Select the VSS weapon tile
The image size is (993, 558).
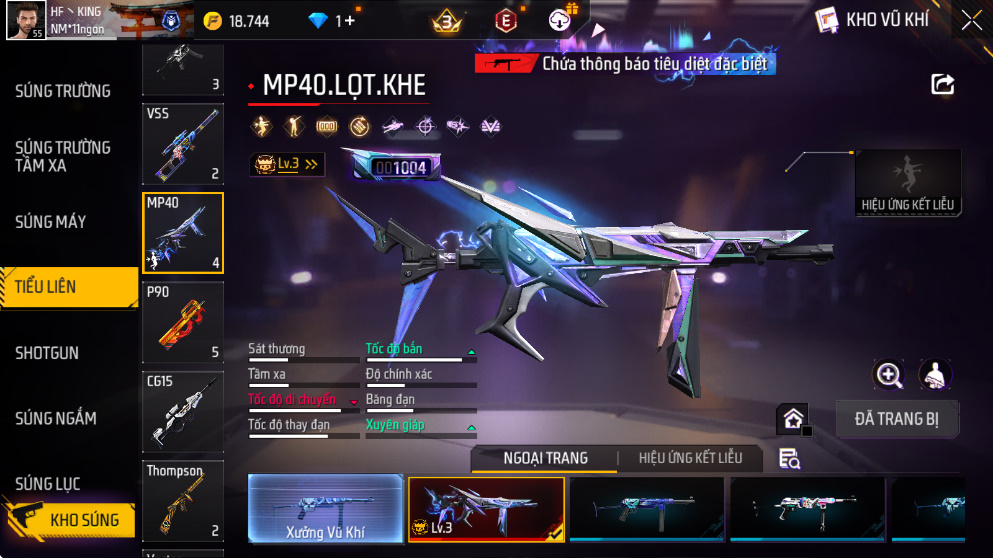tap(183, 145)
